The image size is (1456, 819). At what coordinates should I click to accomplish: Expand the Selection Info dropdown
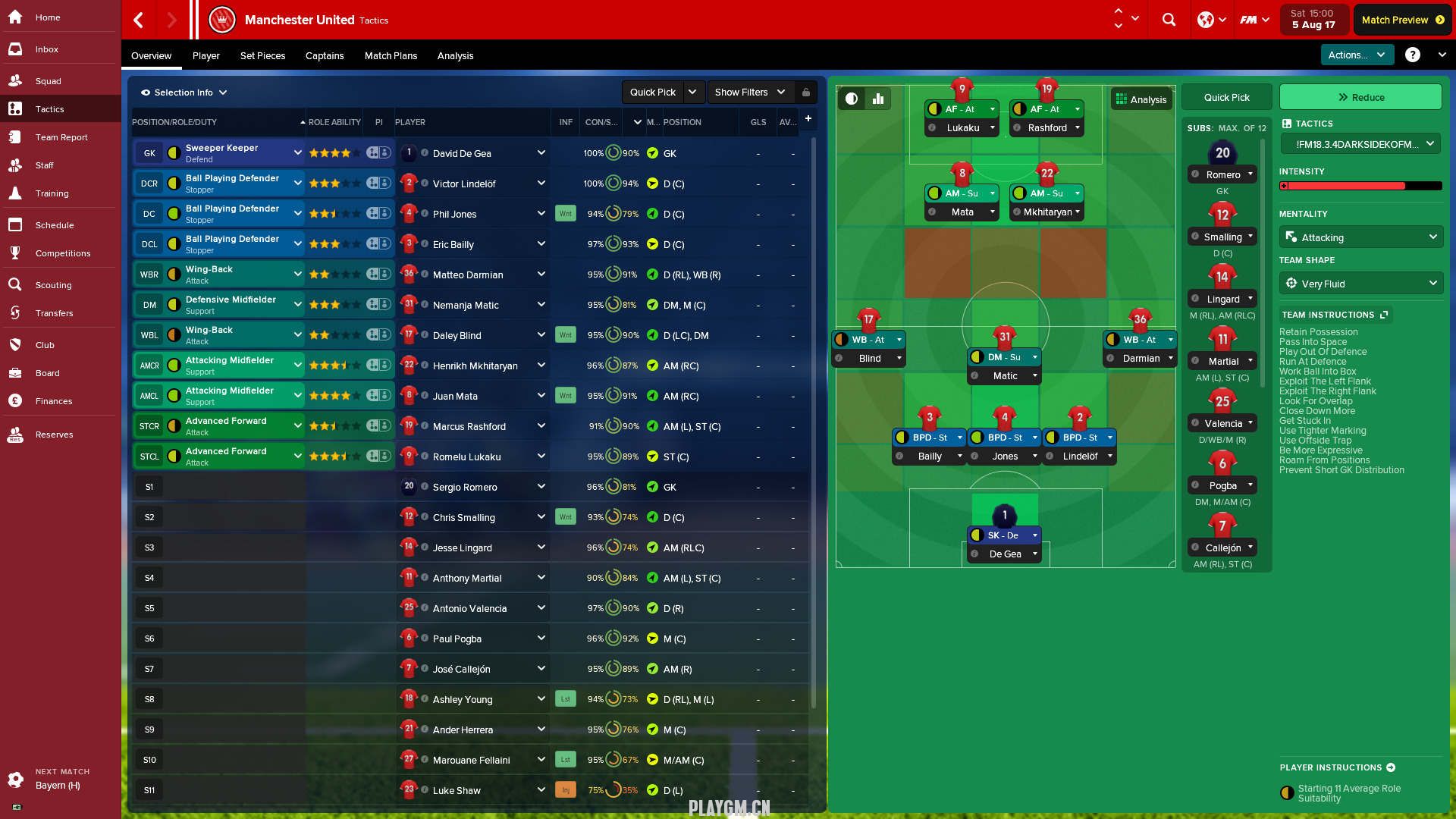(184, 93)
